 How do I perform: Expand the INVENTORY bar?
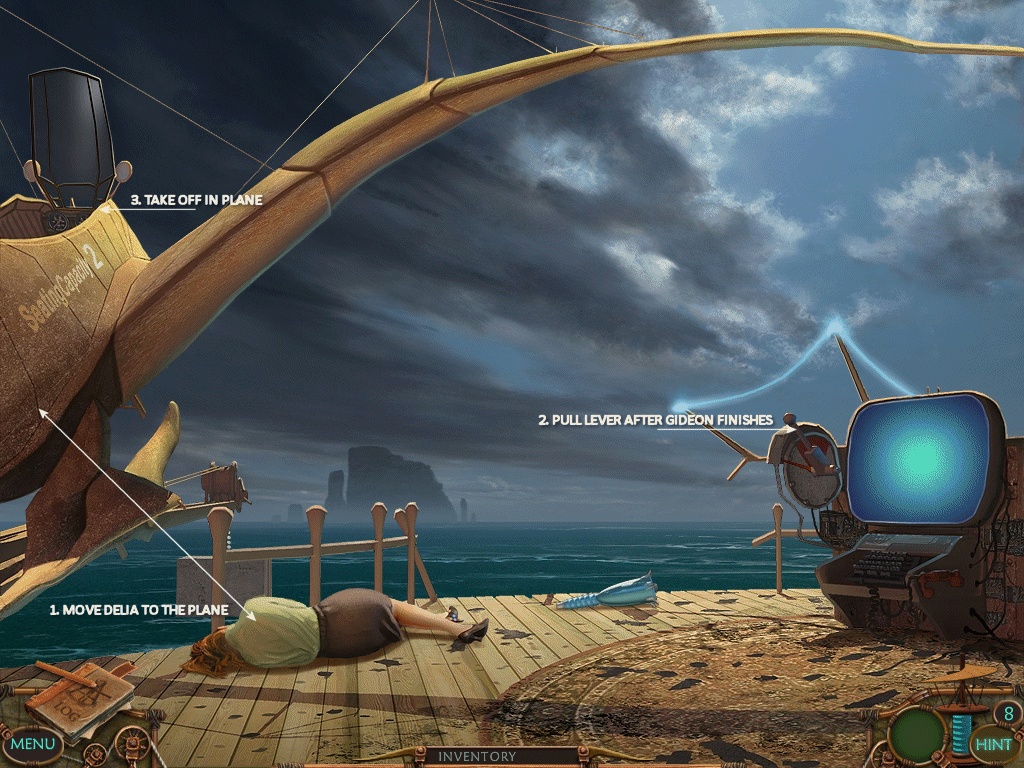pyautogui.click(x=476, y=757)
